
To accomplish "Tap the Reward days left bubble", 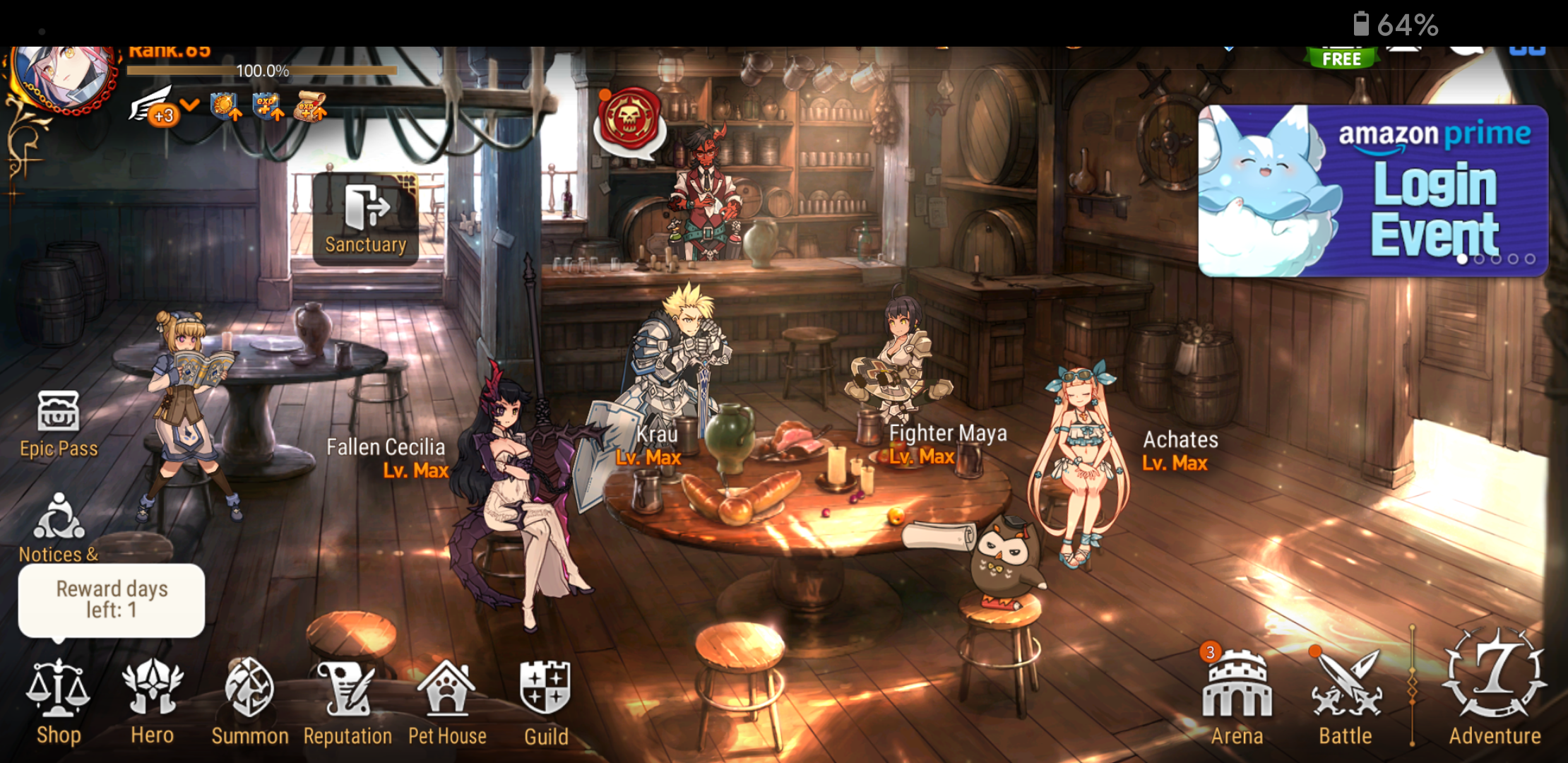I will [112, 600].
